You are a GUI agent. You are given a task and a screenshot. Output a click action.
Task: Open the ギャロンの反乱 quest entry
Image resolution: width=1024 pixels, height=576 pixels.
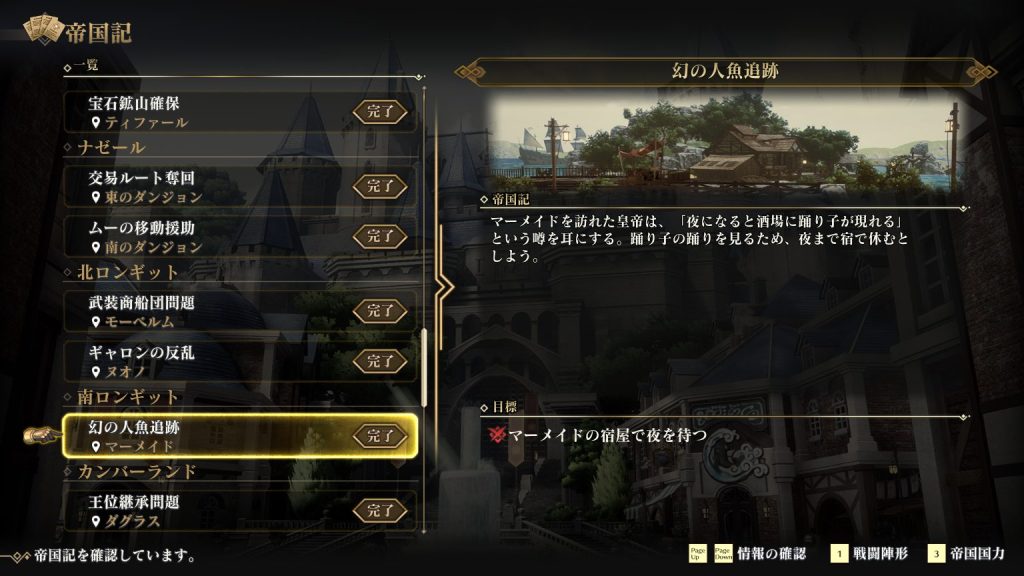pyautogui.click(x=236, y=360)
